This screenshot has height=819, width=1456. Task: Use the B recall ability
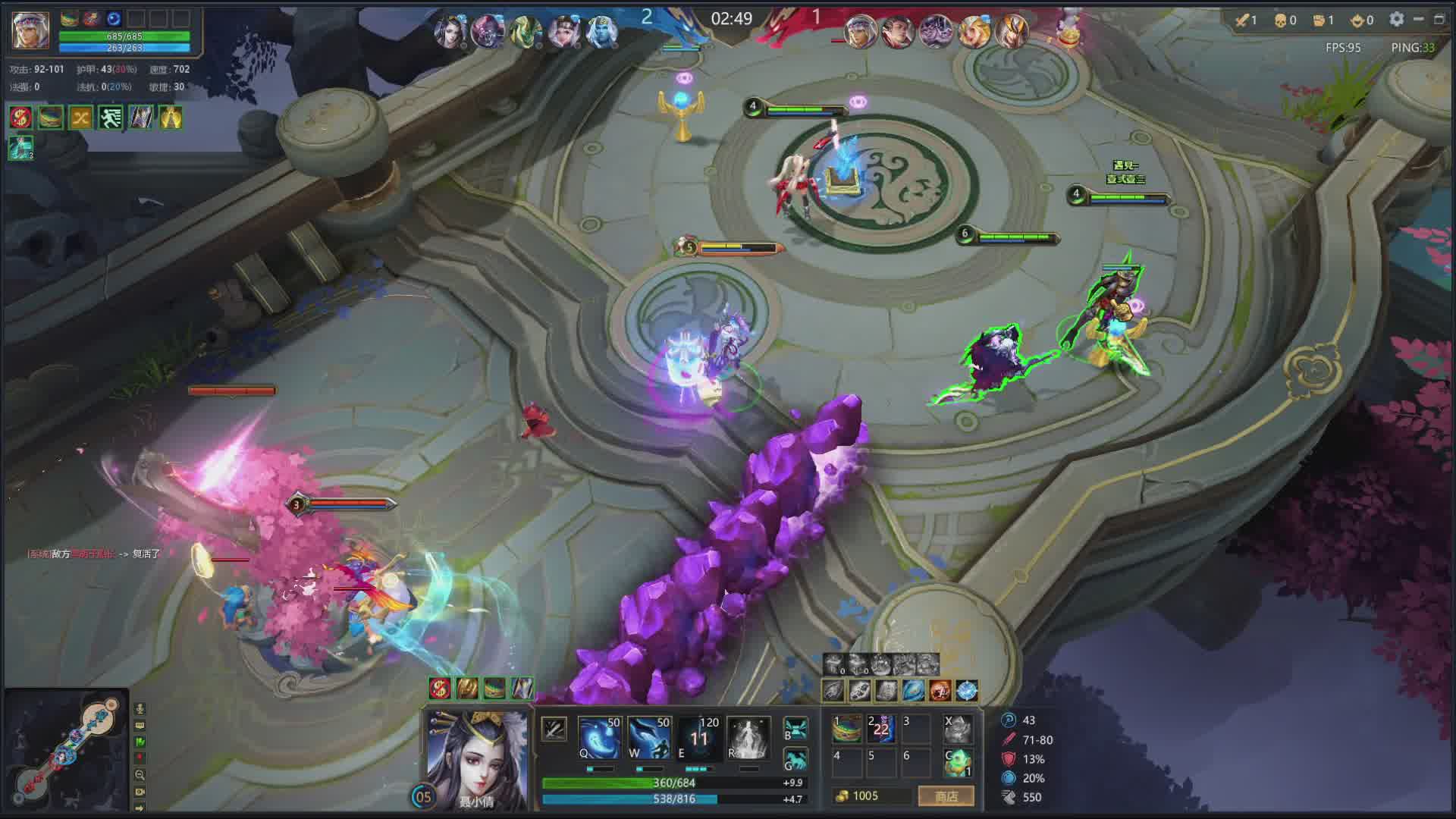click(x=795, y=729)
